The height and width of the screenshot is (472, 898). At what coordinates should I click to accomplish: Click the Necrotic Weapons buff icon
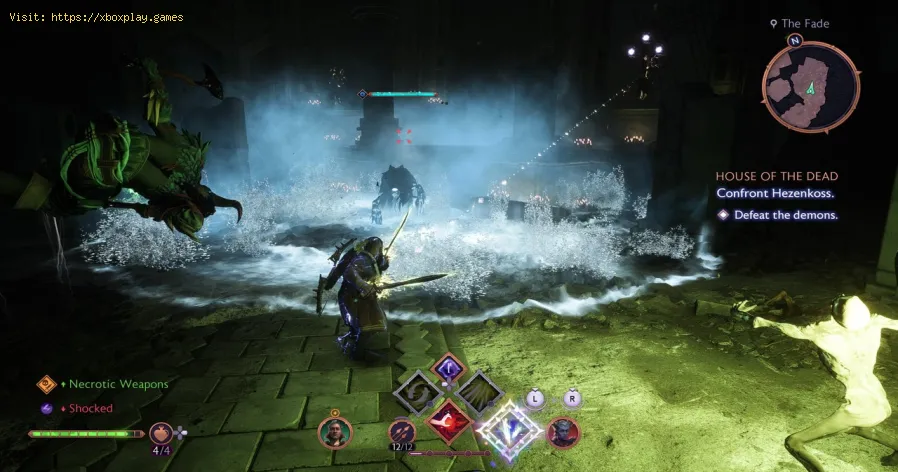pos(46,384)
